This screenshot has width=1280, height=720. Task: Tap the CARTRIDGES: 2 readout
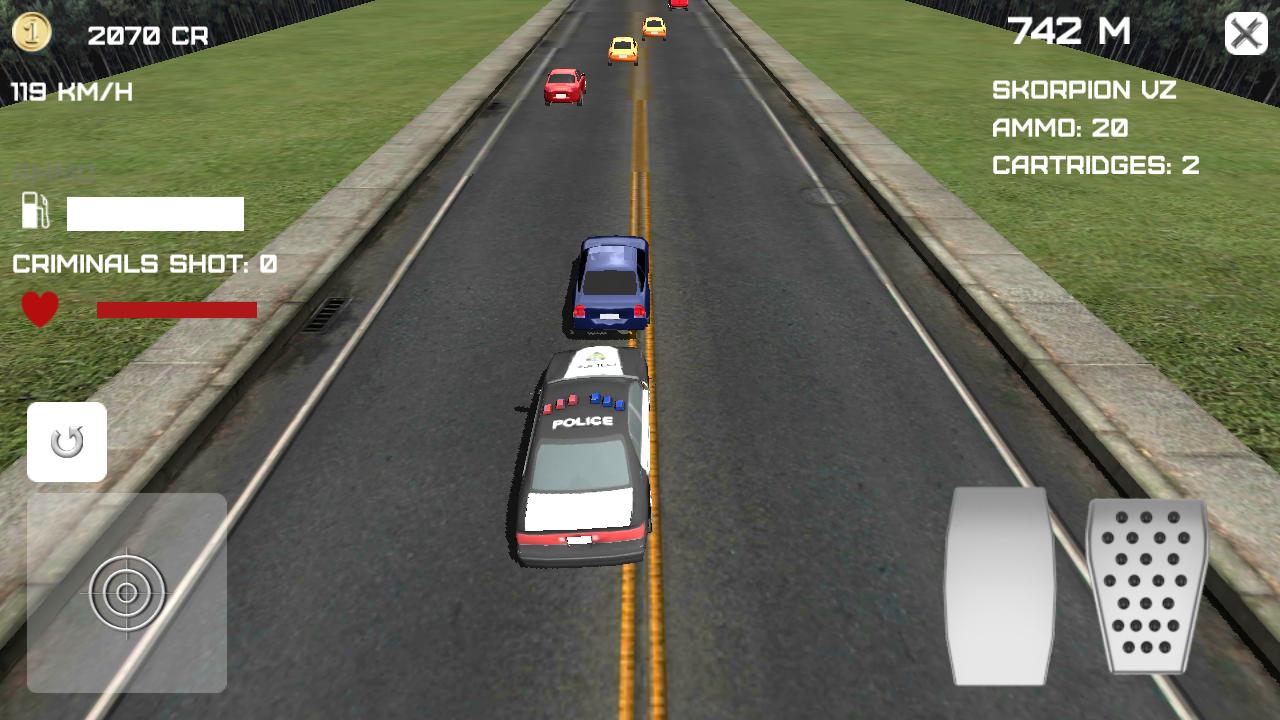coord(1094,166)
